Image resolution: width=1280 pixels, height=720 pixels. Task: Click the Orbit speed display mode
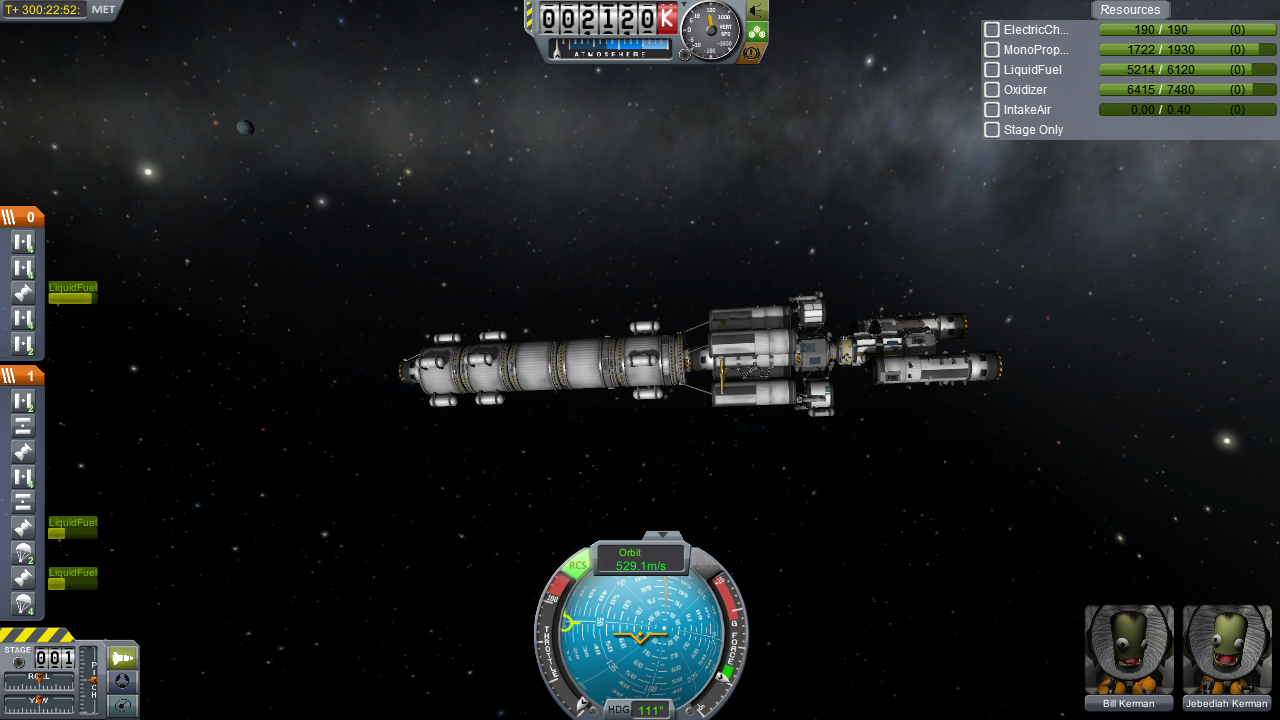(640, 559)
